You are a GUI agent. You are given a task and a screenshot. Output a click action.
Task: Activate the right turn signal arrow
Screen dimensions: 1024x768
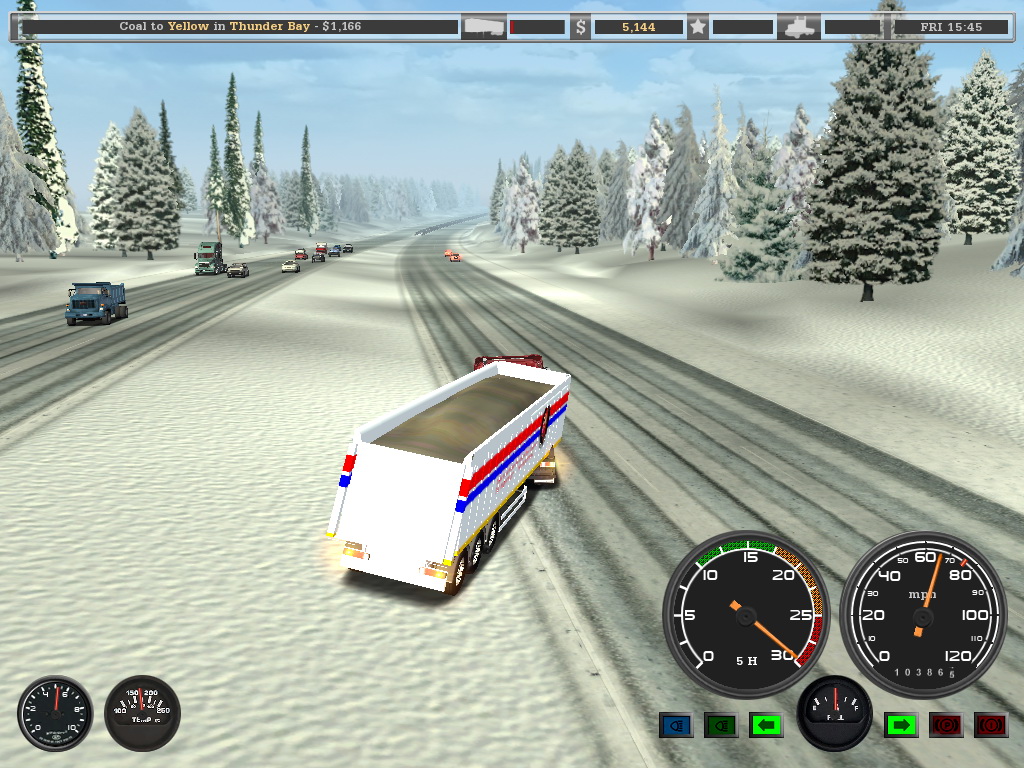point(900,725)
